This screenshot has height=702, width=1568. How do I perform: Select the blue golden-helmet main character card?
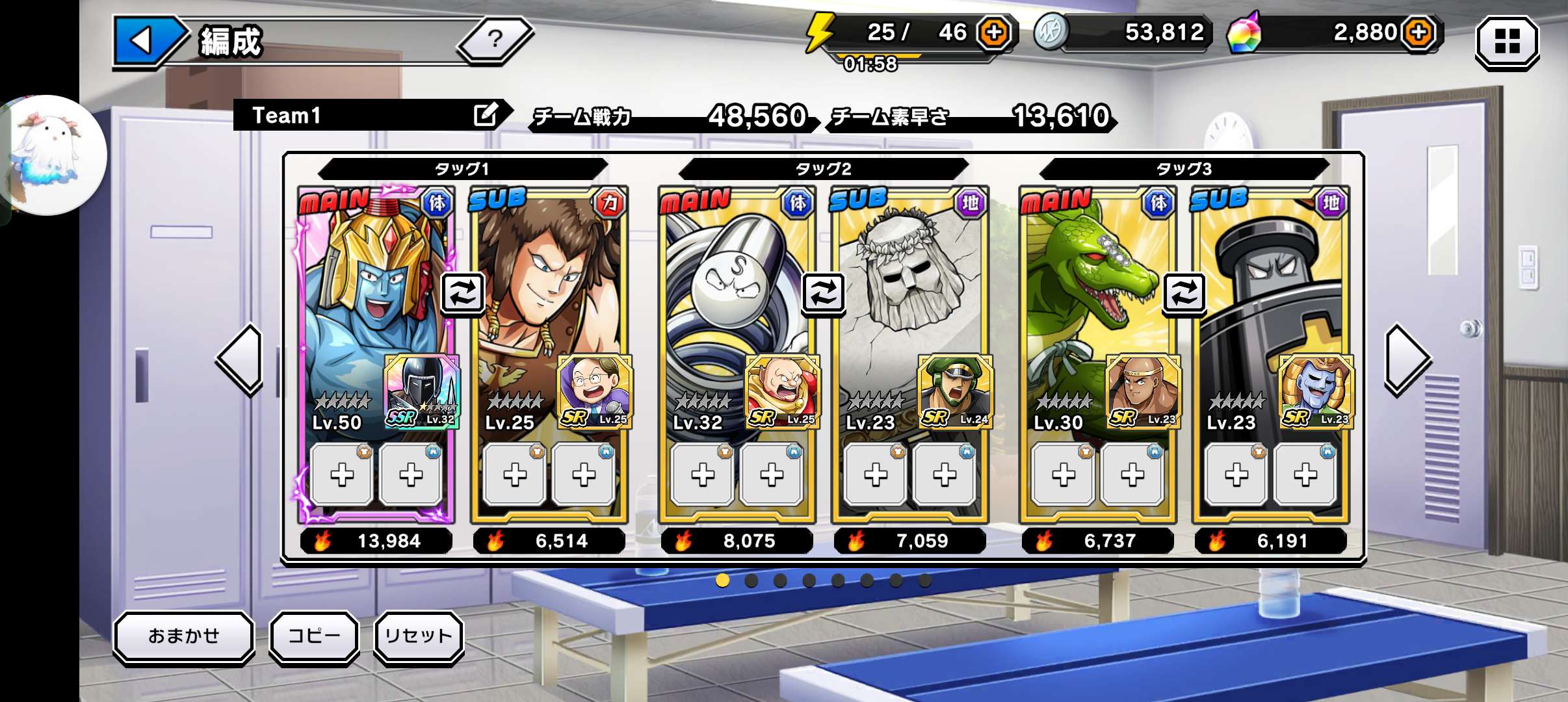click(x=364, y=292)
